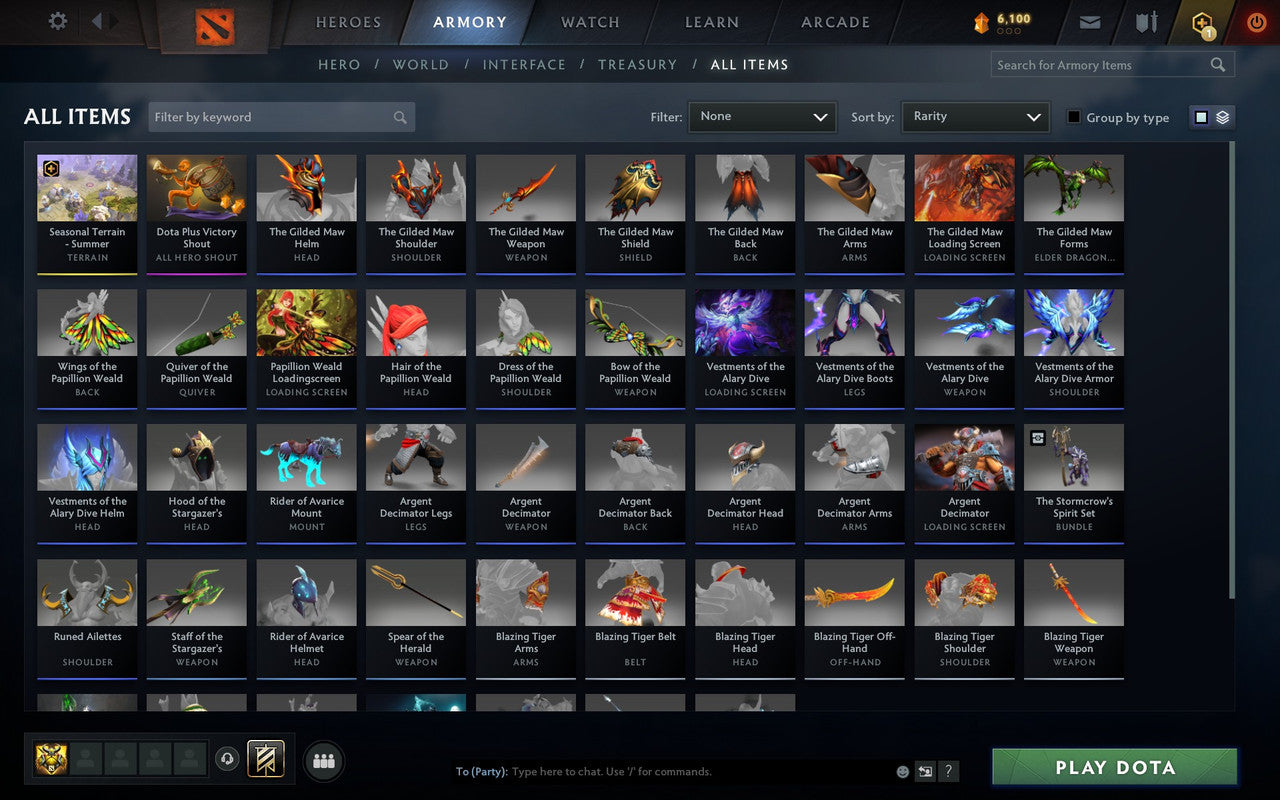Open the mail notifications icon
The width and height of the screenshot is (1280, 800).
tap(1090, 20)
